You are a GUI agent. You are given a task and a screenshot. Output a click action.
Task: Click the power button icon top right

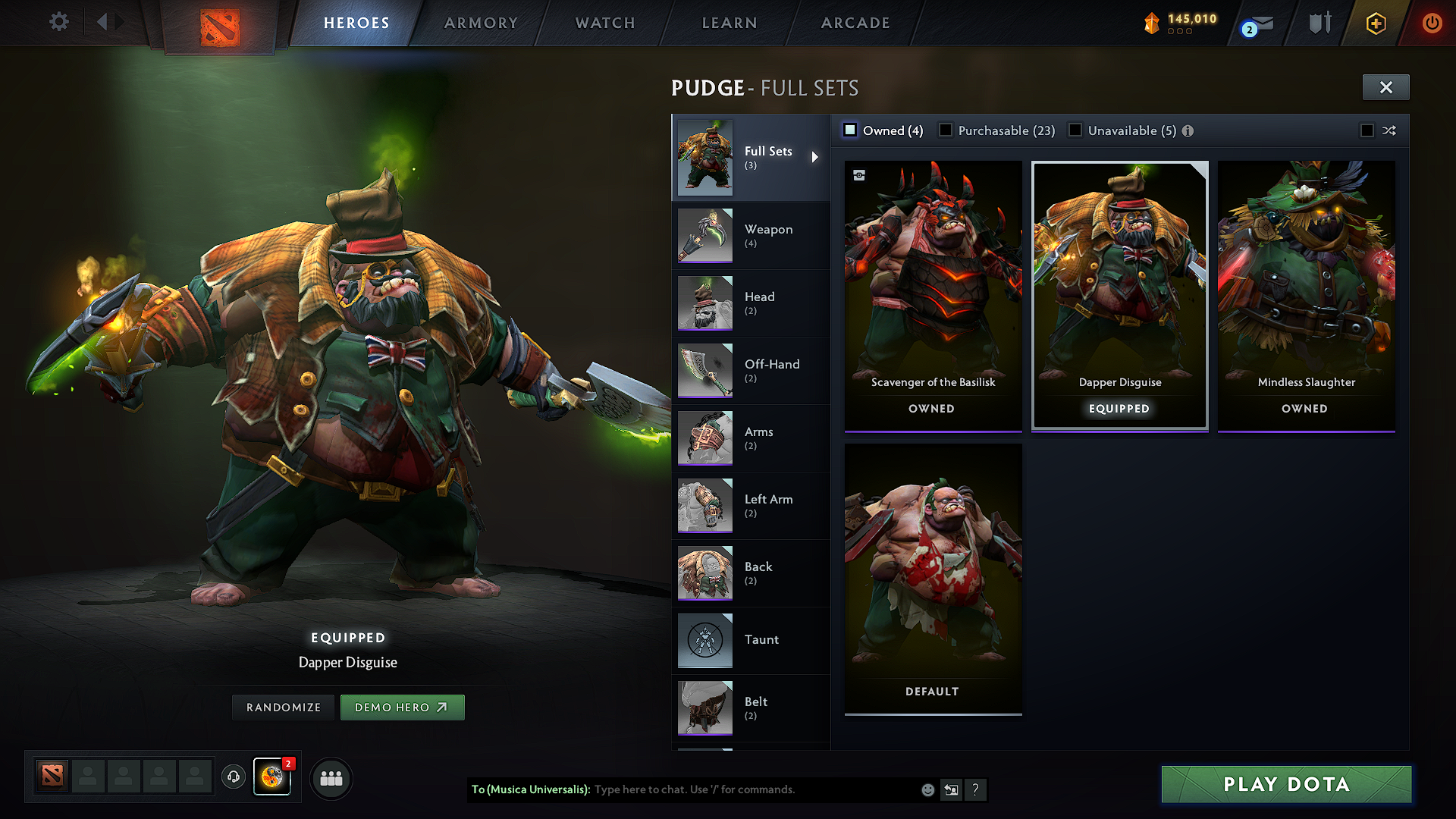pos(1432,23)
